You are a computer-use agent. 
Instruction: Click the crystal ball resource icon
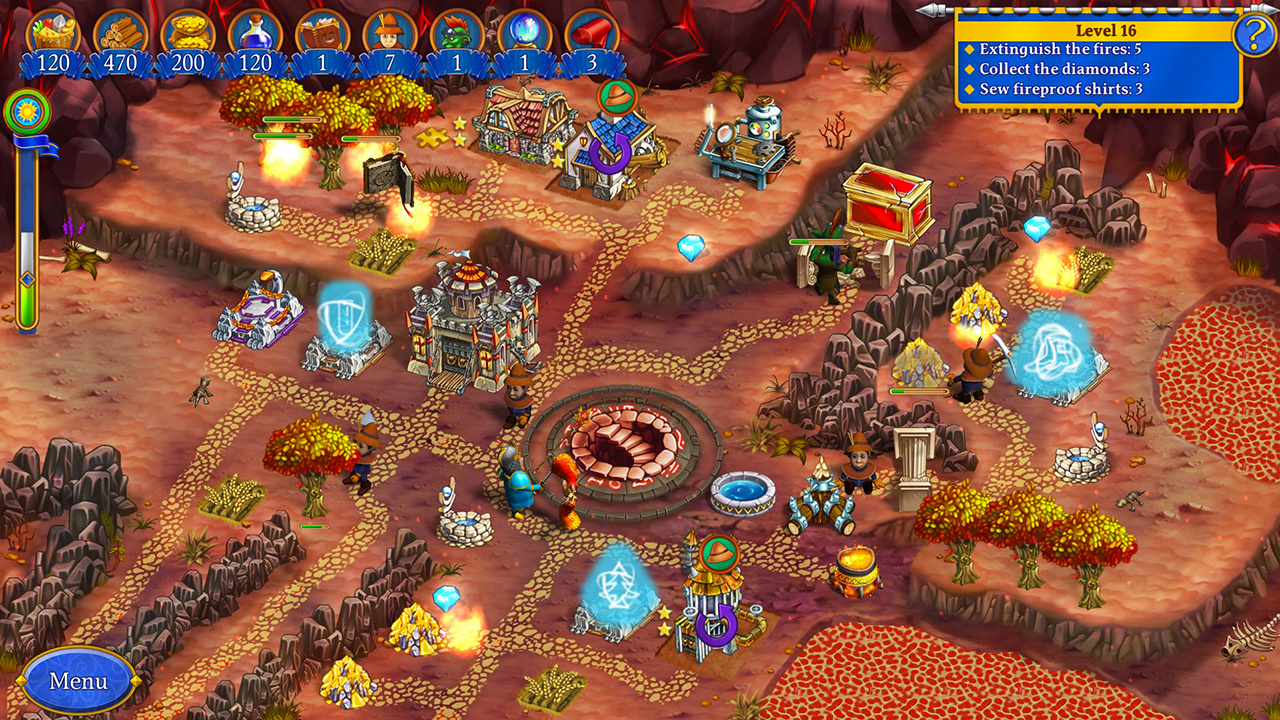(x=525, y=32)
